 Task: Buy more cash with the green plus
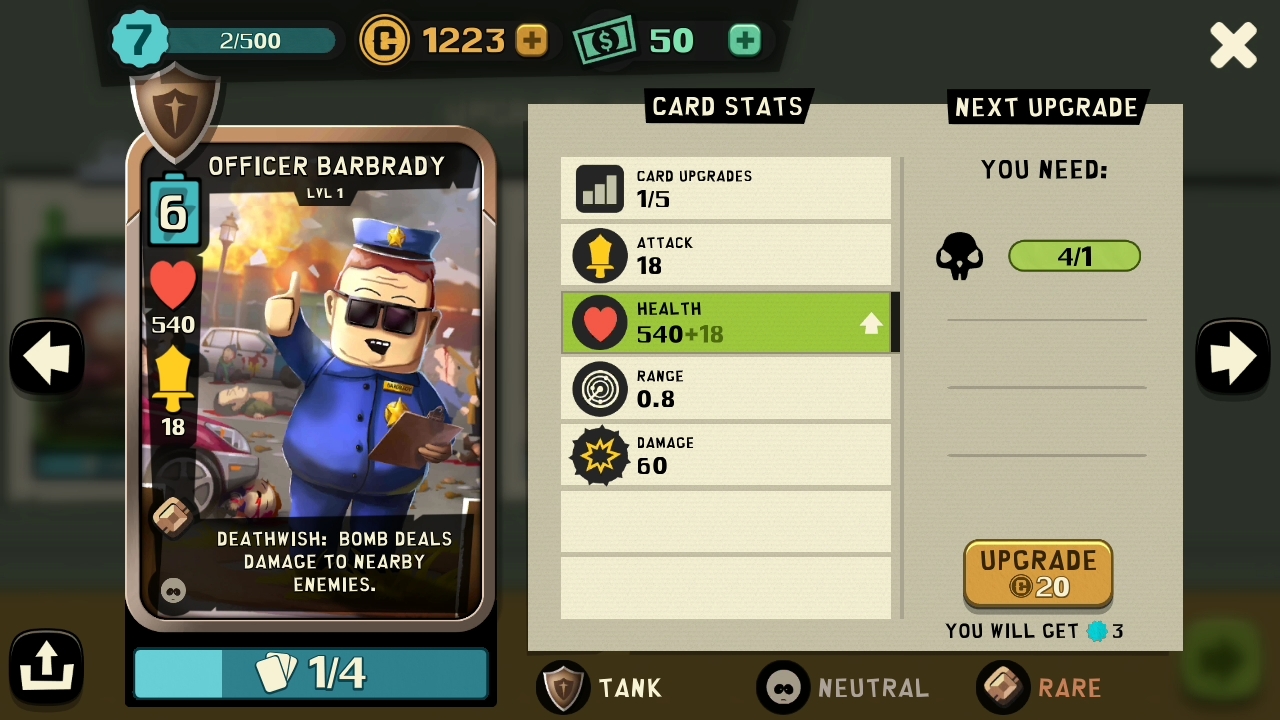click(744, 41)
